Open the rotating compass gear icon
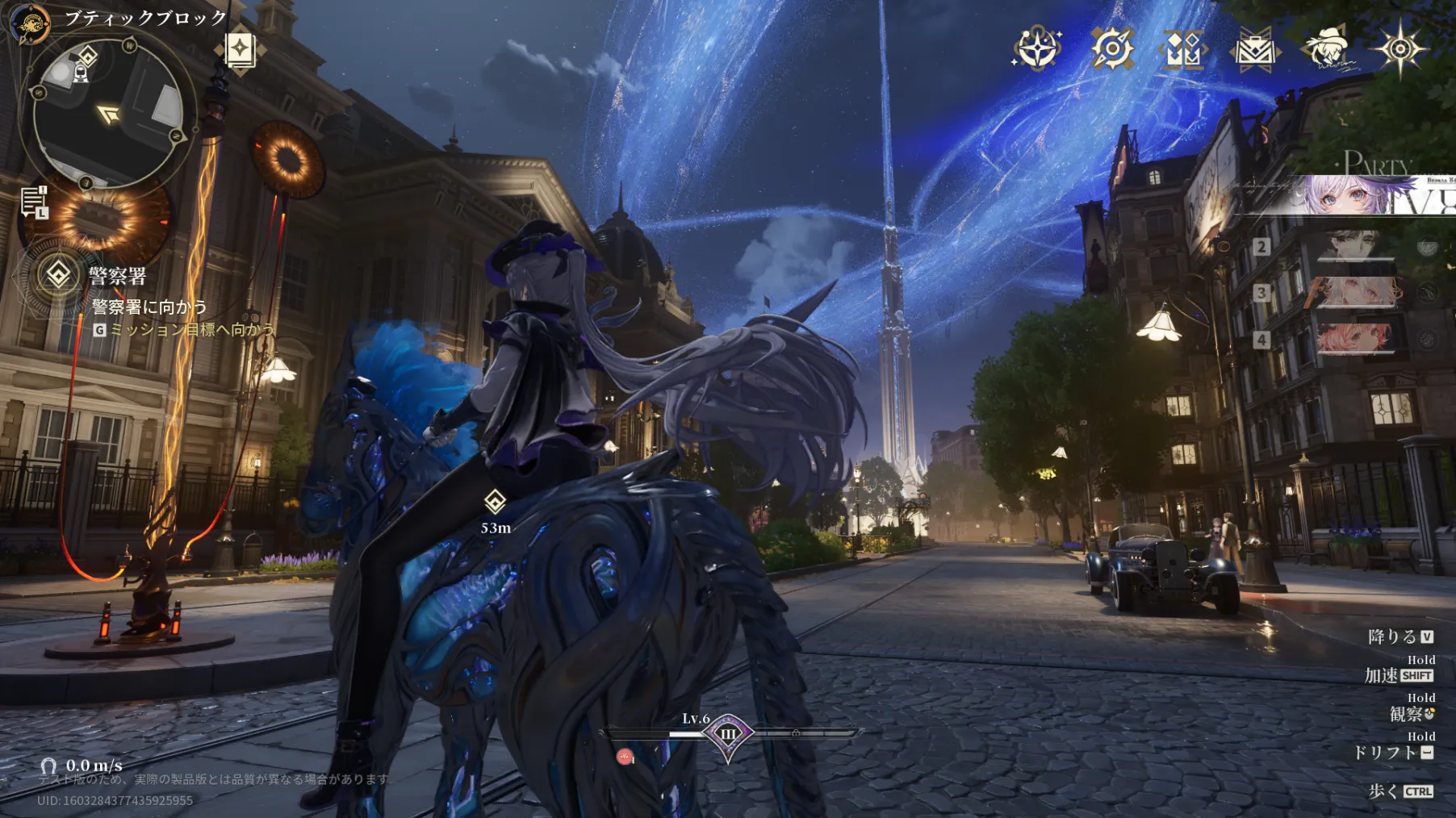 click(x=1111, y=48)
